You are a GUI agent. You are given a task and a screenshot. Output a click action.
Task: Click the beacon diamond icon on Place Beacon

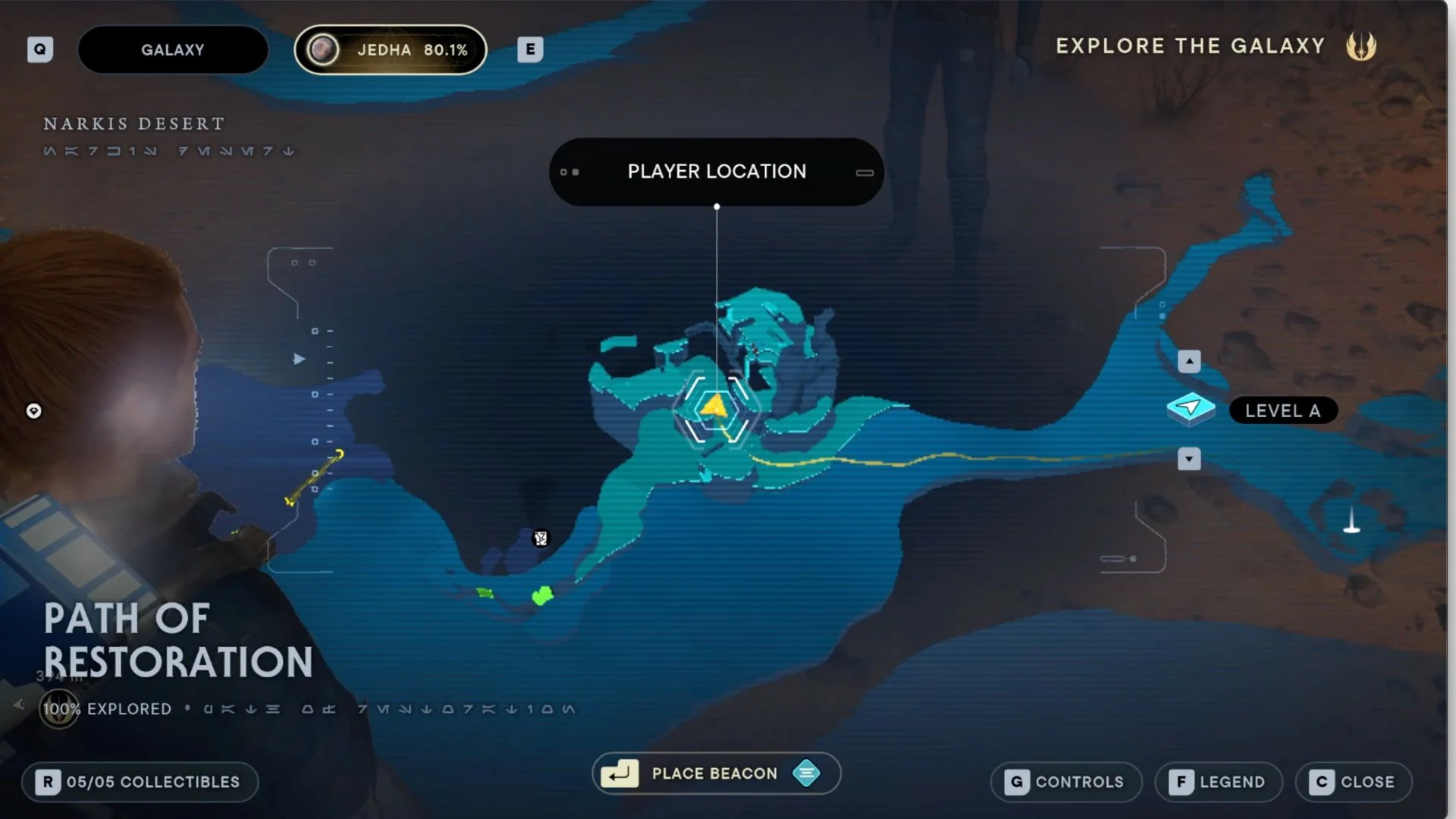tap(807, 773)
